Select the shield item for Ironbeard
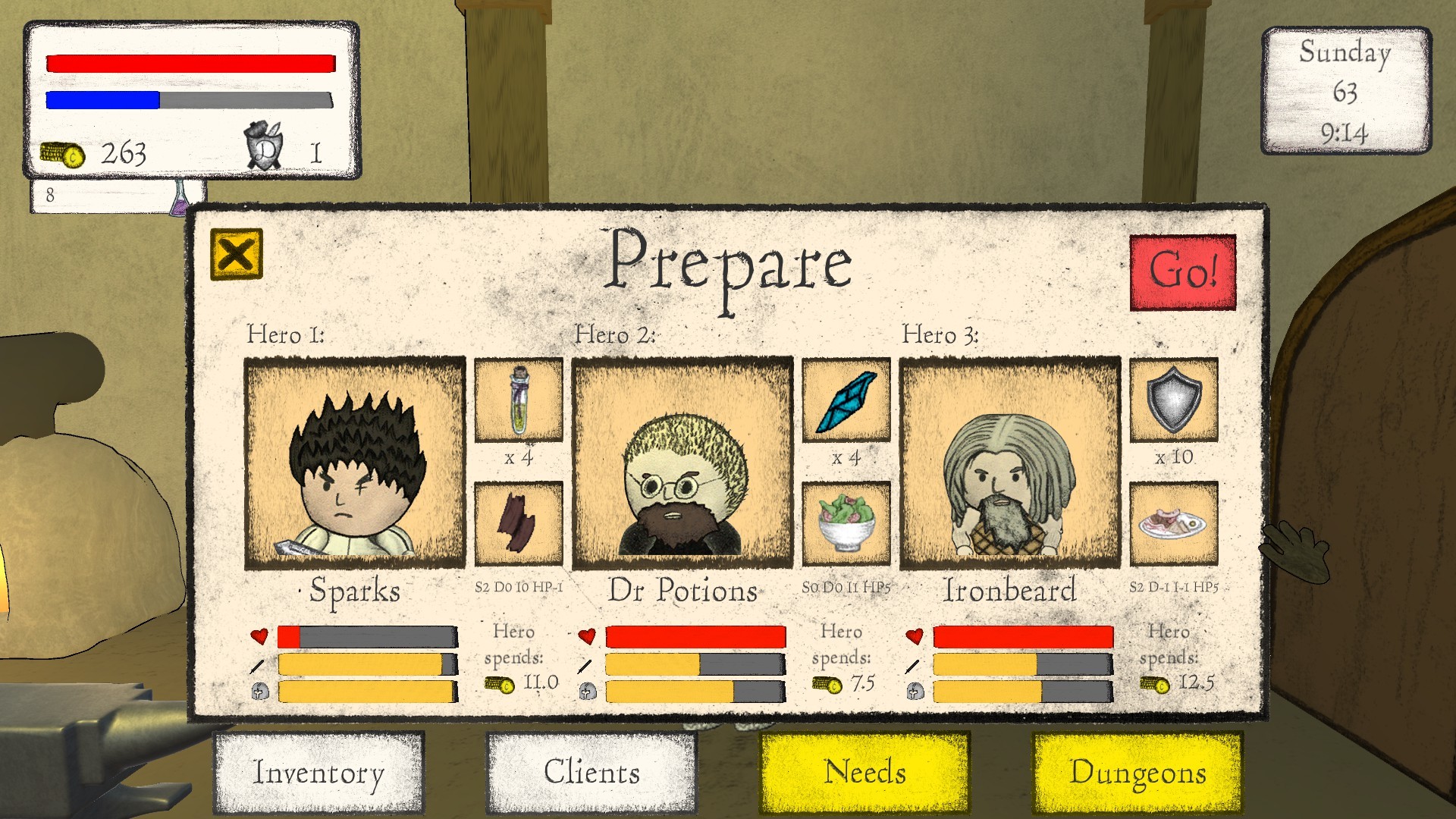Viewport: 1456px width, 819px height. click(1173, 402)
